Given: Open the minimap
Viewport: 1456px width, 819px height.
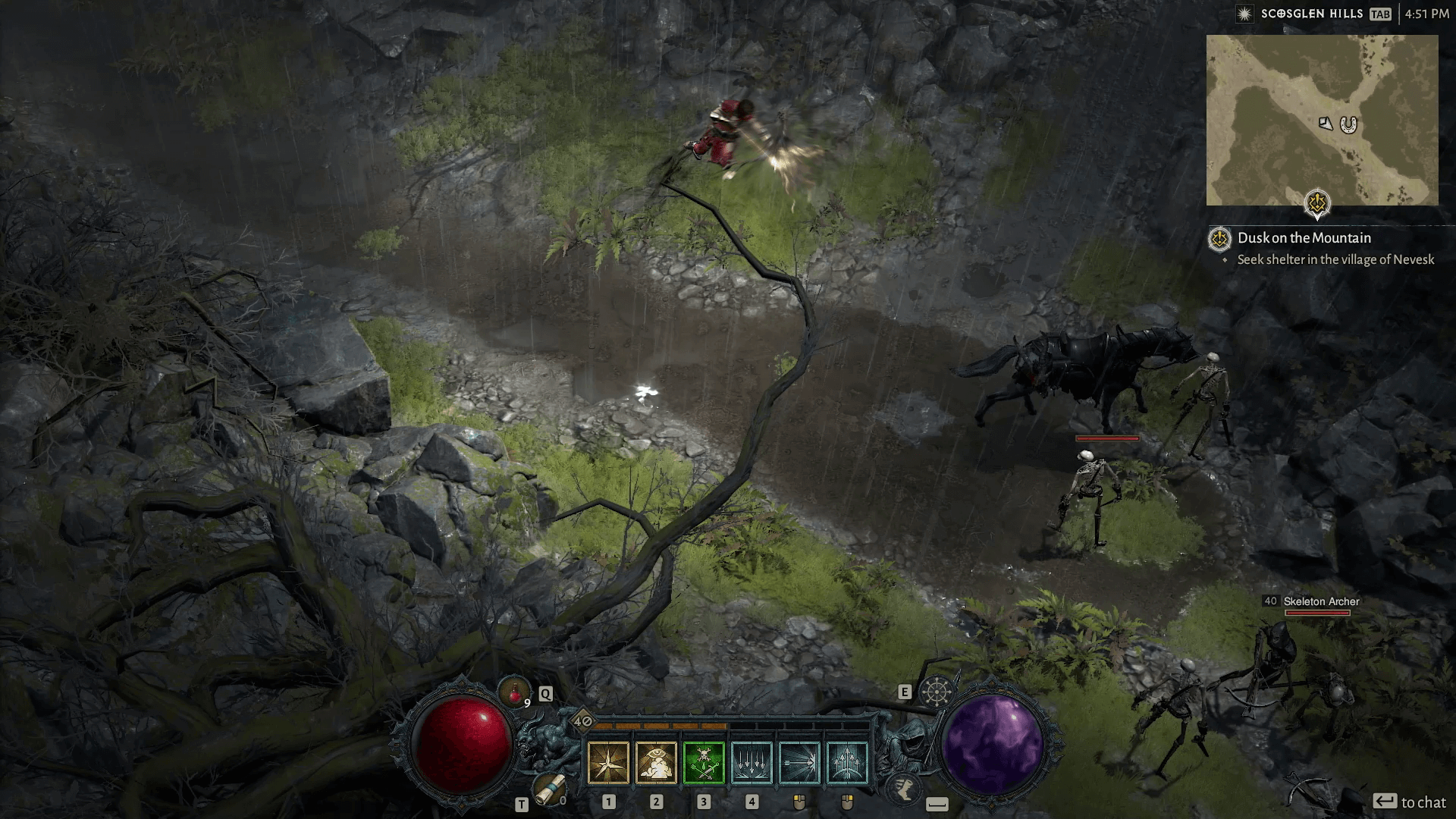Looking at the screenshot, I should pyautogui.click(x=1322, y=120).
